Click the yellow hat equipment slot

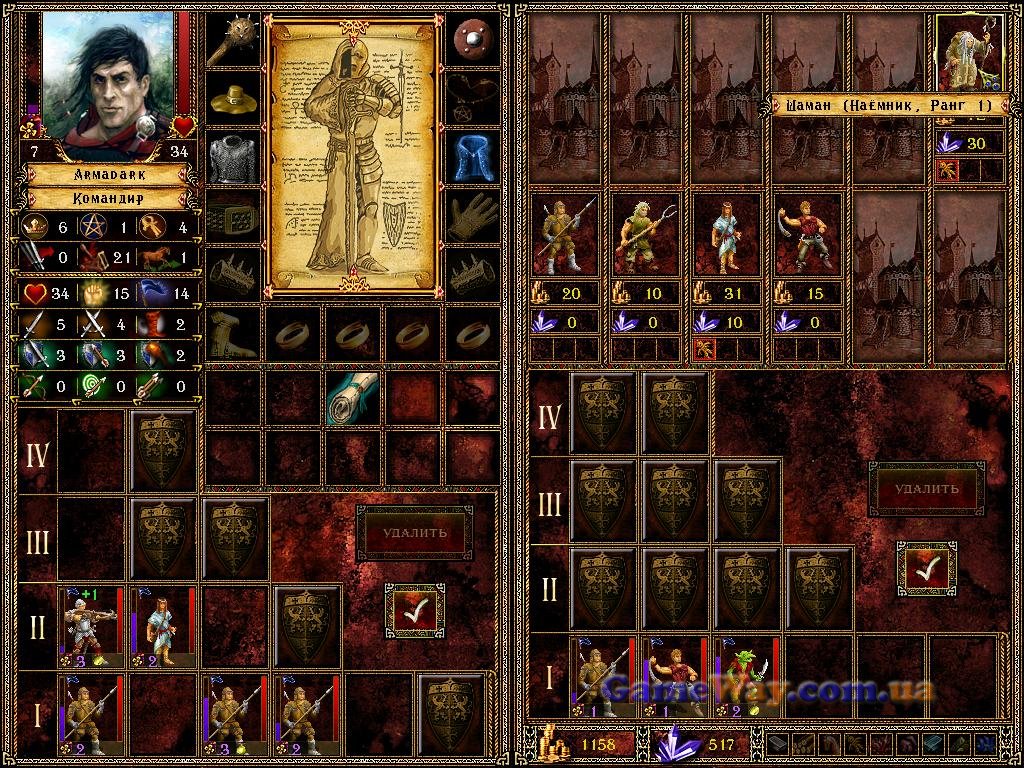point(232,100)
